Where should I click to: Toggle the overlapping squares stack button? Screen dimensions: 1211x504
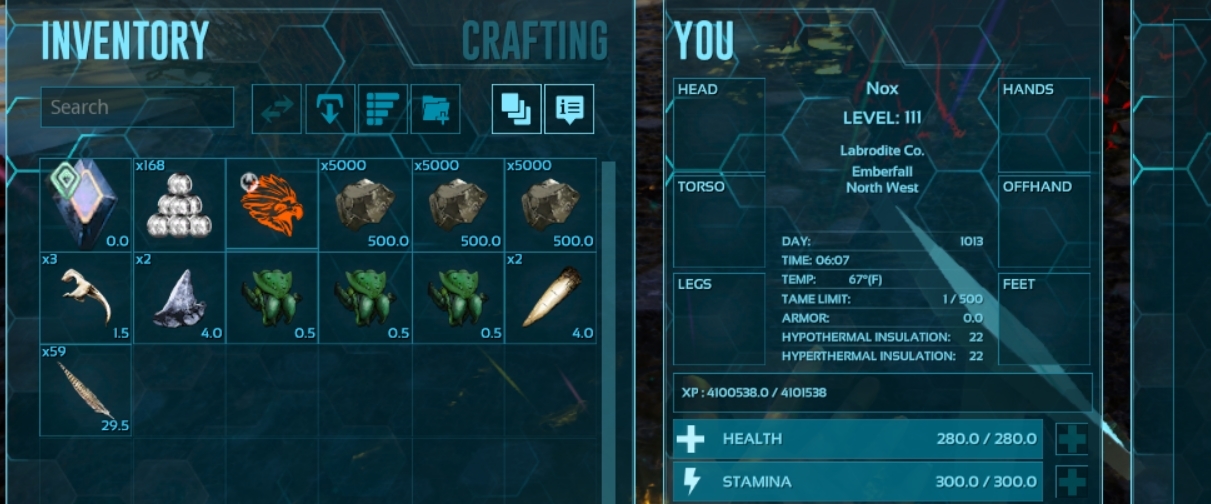(x=516, y=109)
